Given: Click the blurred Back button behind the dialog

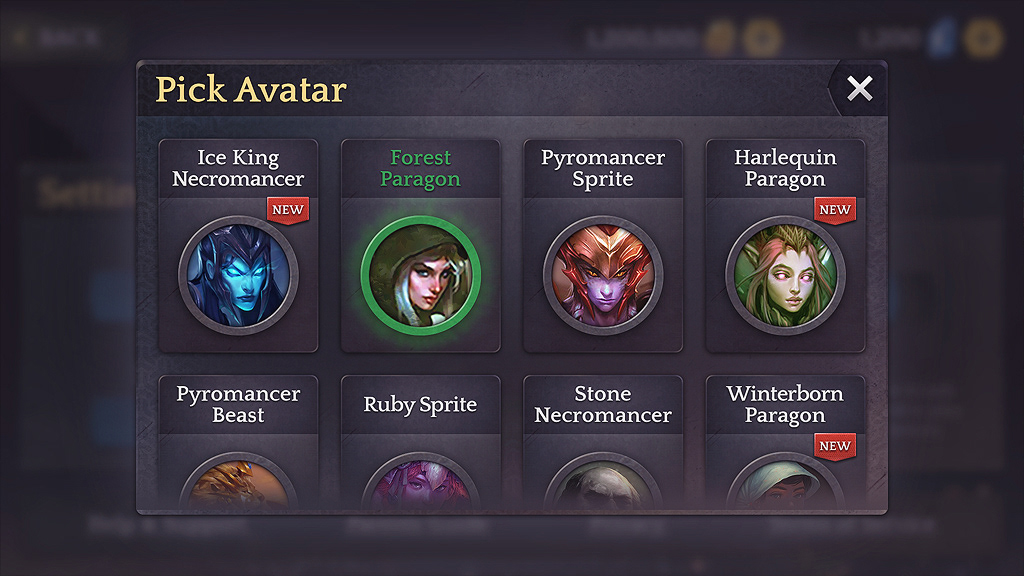Looking at the screenshot, I should pyautogui.click(x=57, y=39).
